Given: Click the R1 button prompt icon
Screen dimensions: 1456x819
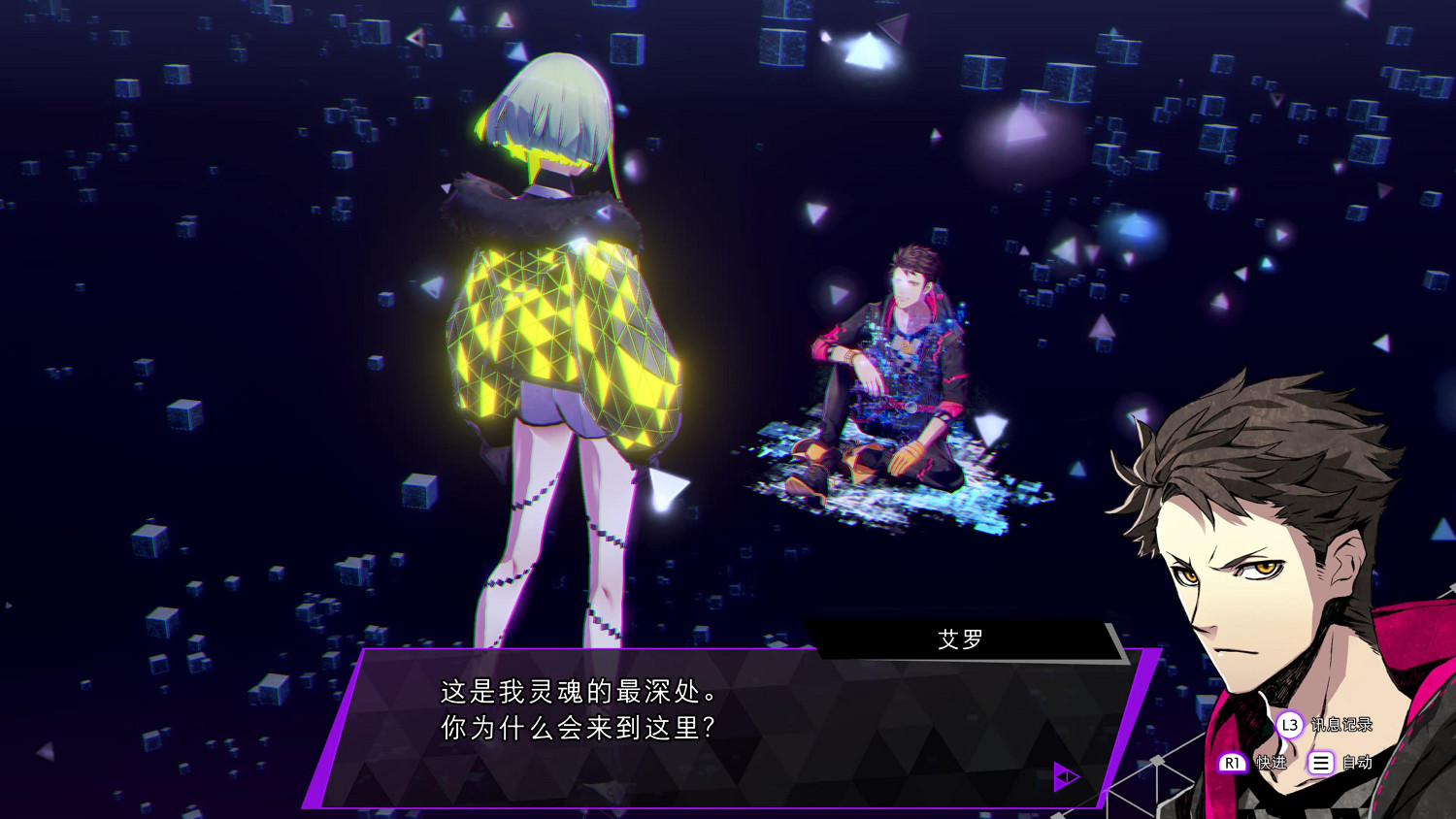Looking at the screenshot, I should tap(1232, 763).
